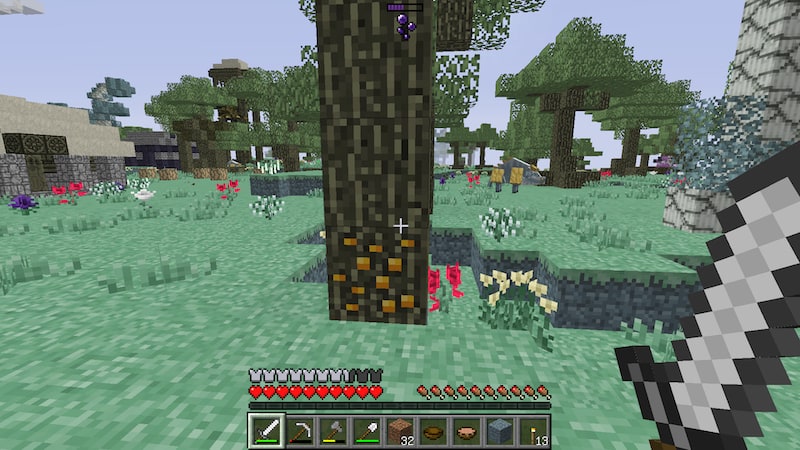Select the shovel hotbar slot
The height and width of the screenshot is (450, 800).
(366, 431)
